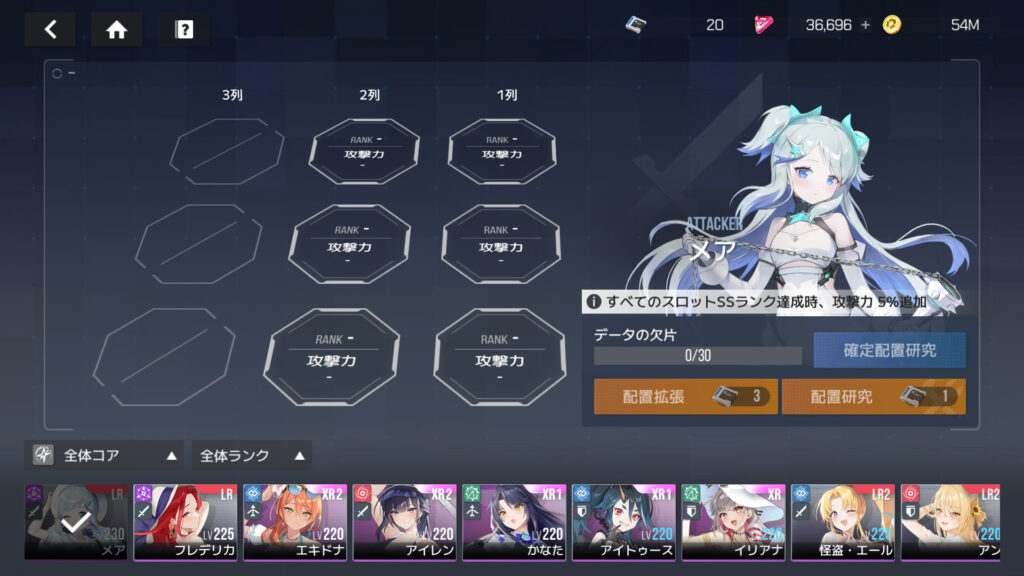This screenshot has height=576, width=1024.
Task: Open the 全体コア filter dropdown
Action: pyautogui.click(x=104, y=455)
